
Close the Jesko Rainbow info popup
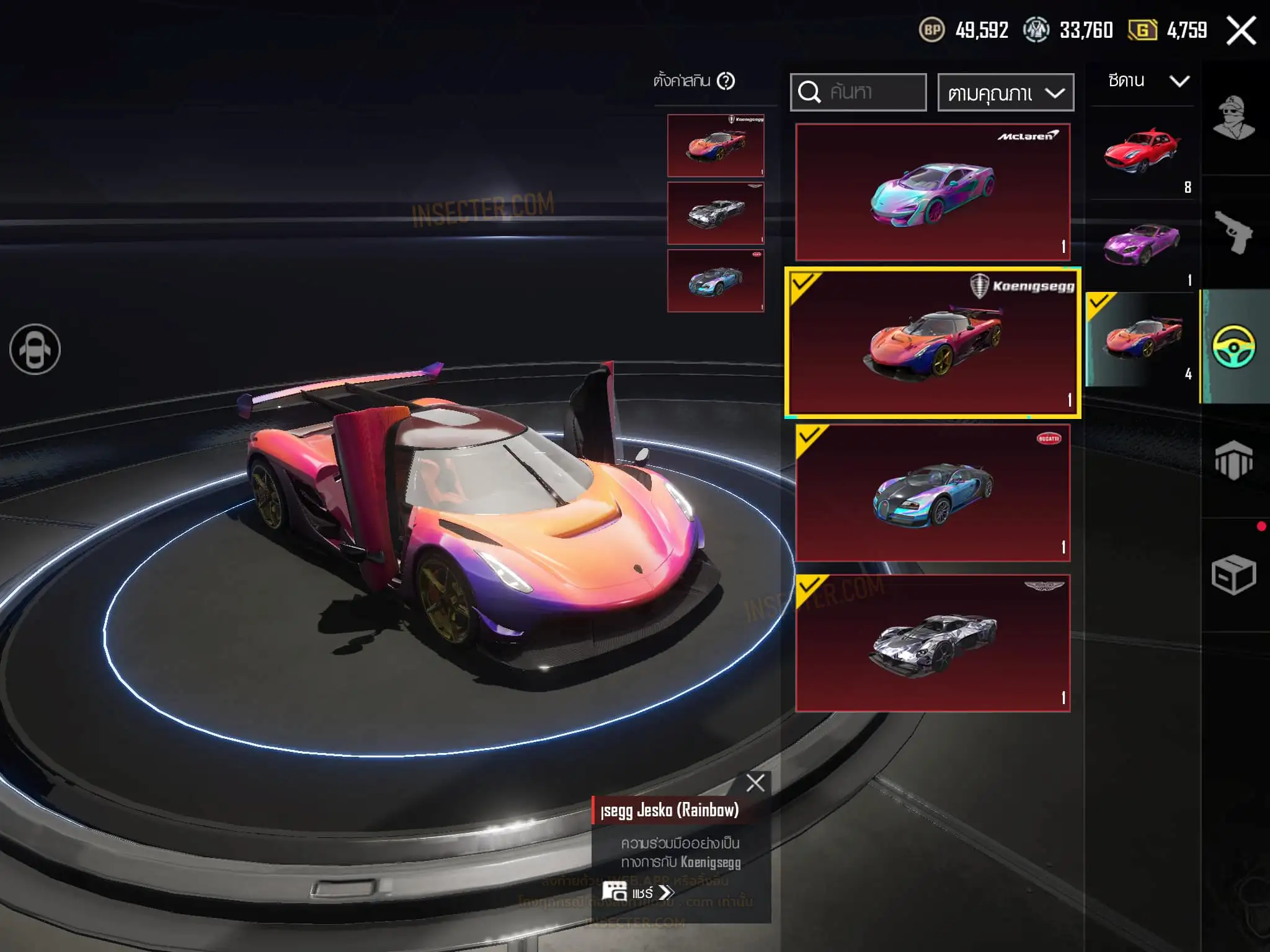coord(755,783)
